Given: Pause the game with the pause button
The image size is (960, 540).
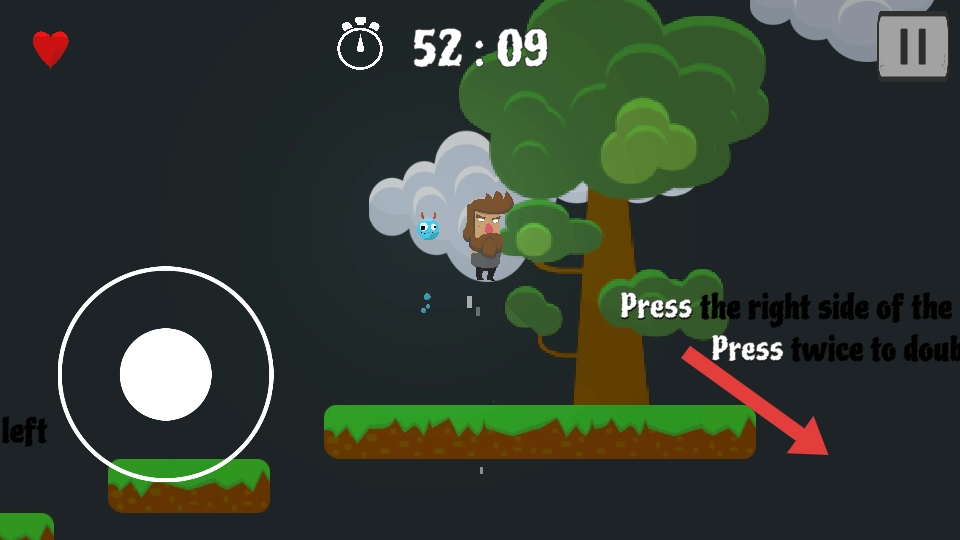Looking at the screenshot, I should (x=912, y=46).
